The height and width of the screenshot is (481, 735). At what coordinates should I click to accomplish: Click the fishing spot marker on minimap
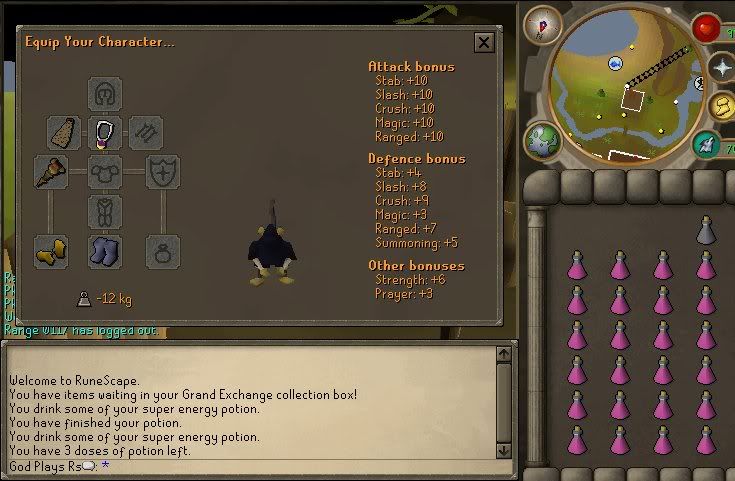coord(615,63)
